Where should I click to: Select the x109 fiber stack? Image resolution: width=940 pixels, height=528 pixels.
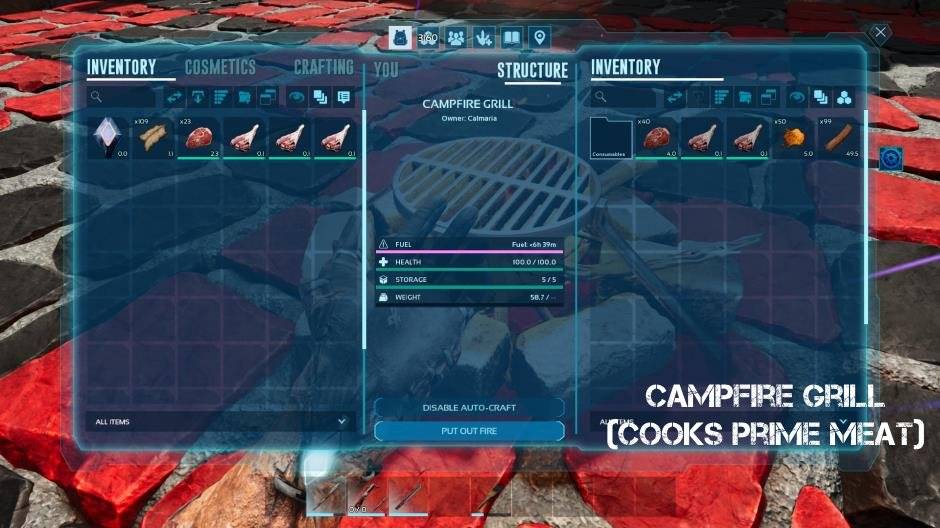coord(155,138)
